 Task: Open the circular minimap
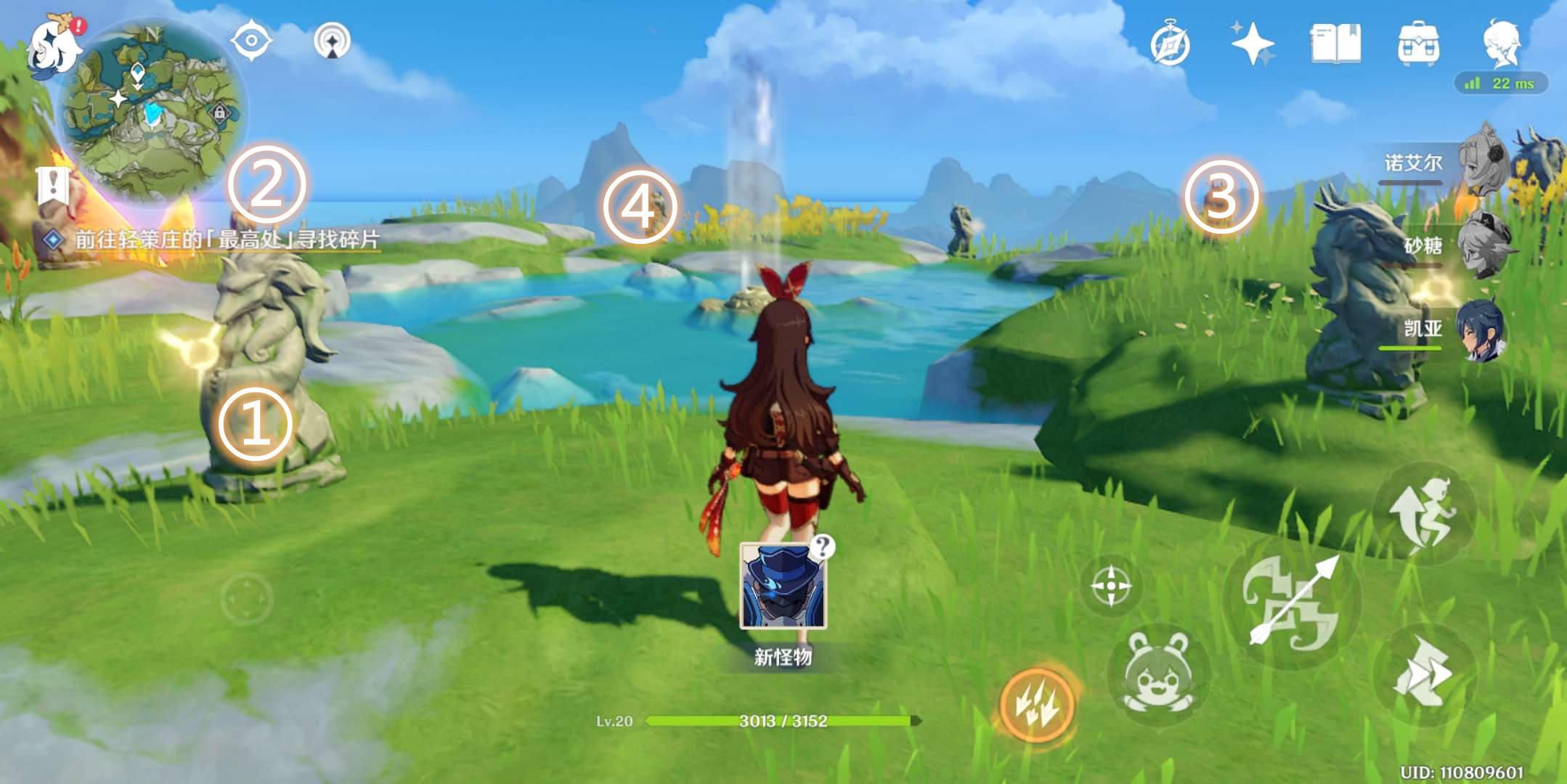(x=151, y=110)
